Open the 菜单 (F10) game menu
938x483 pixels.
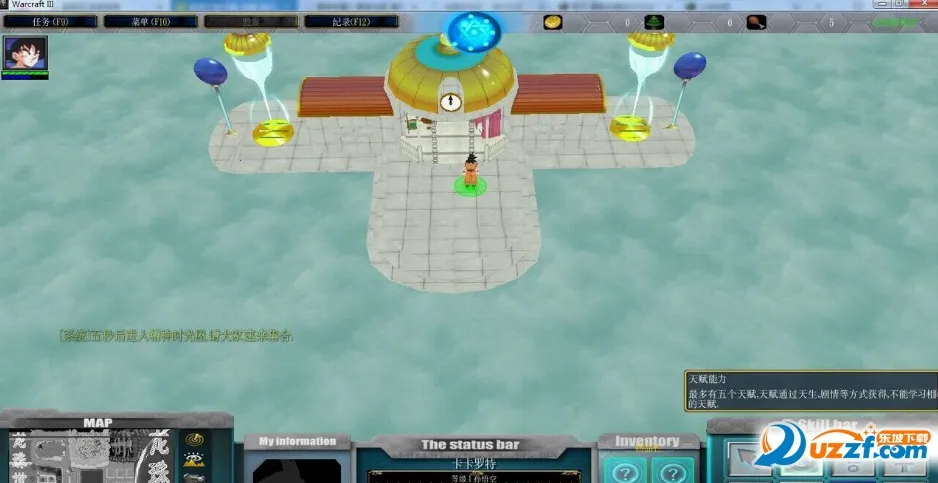pyautogui.click(x=151, y=21)
